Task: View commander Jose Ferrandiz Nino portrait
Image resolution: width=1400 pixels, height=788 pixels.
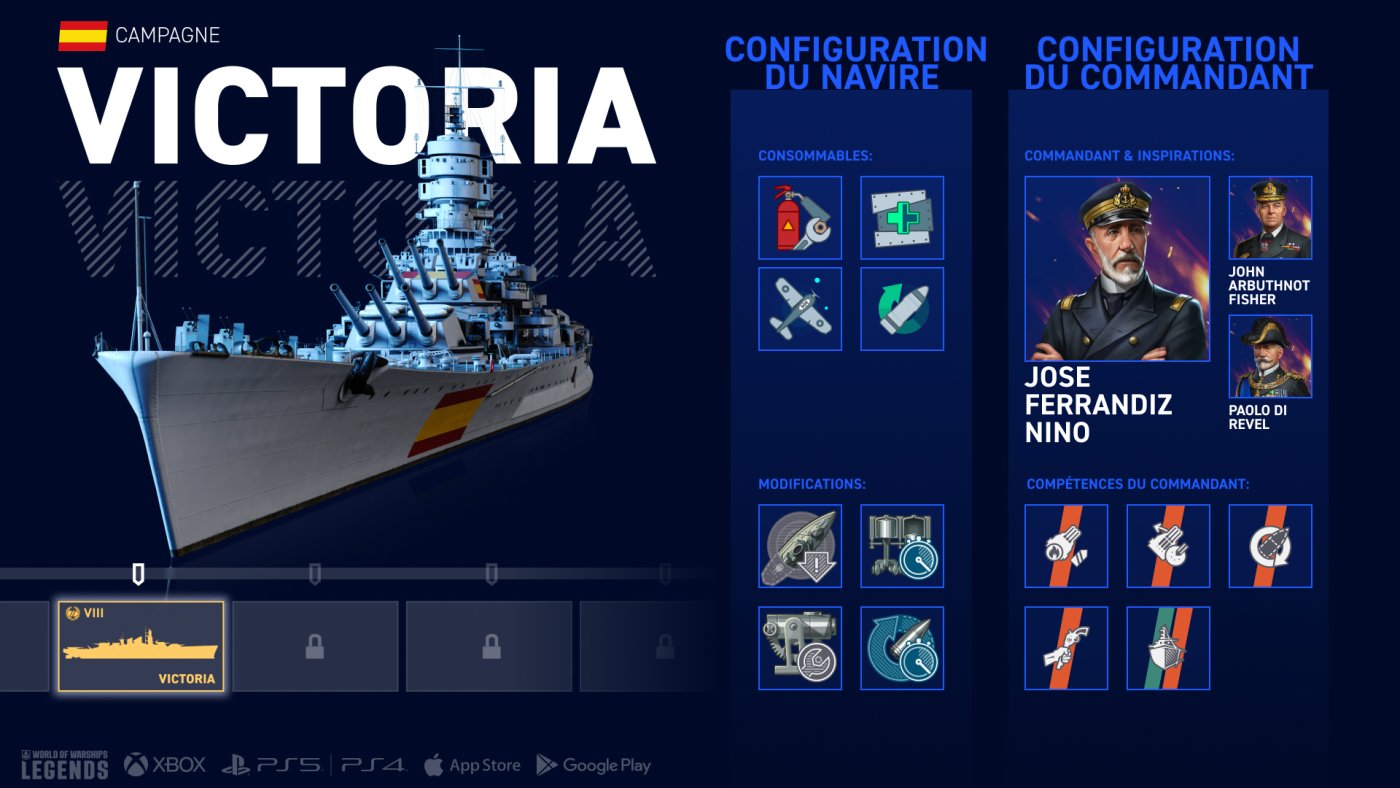Action: pos(1117,269)
